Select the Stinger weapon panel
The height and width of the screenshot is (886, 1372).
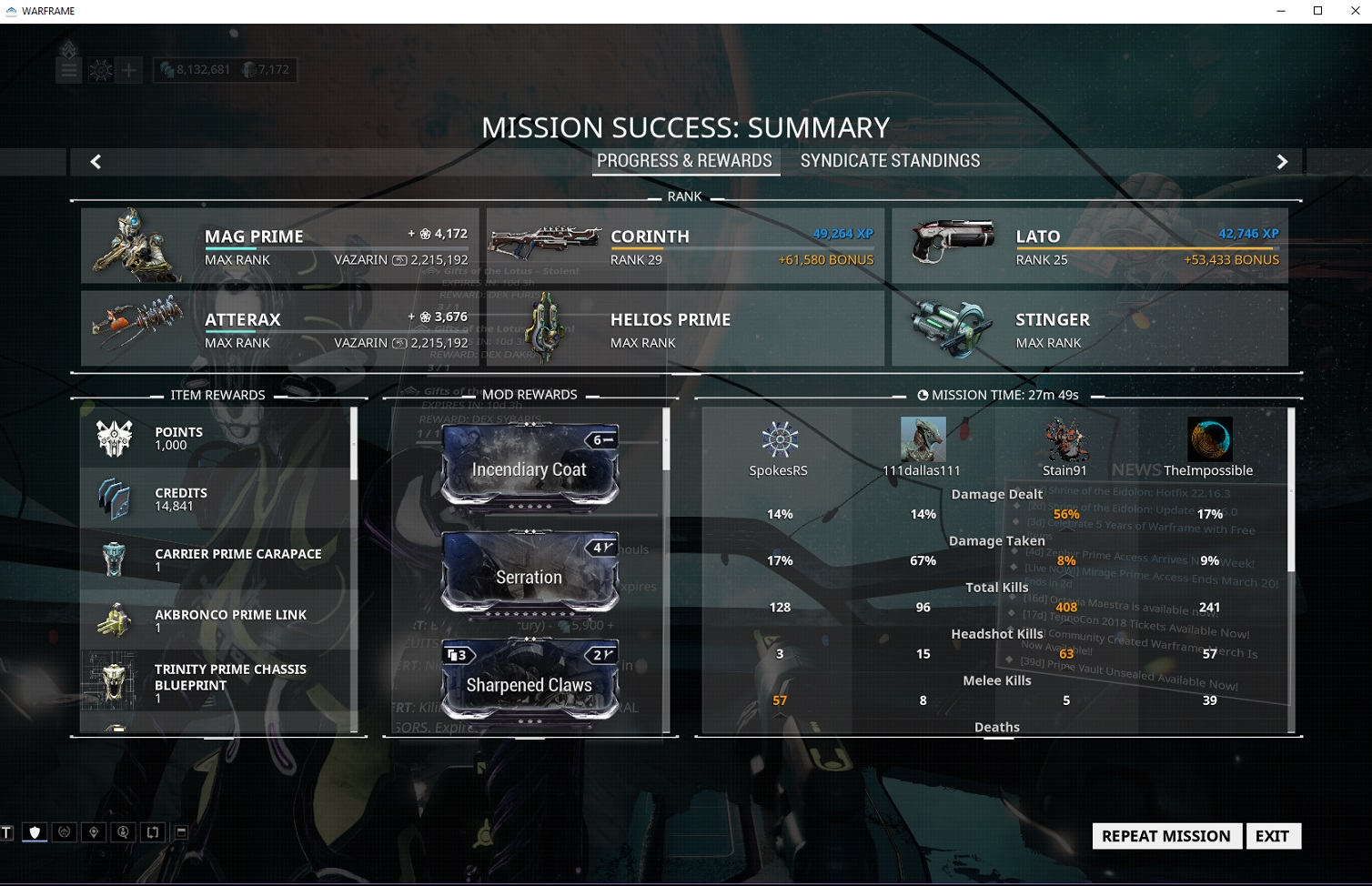1089,328
